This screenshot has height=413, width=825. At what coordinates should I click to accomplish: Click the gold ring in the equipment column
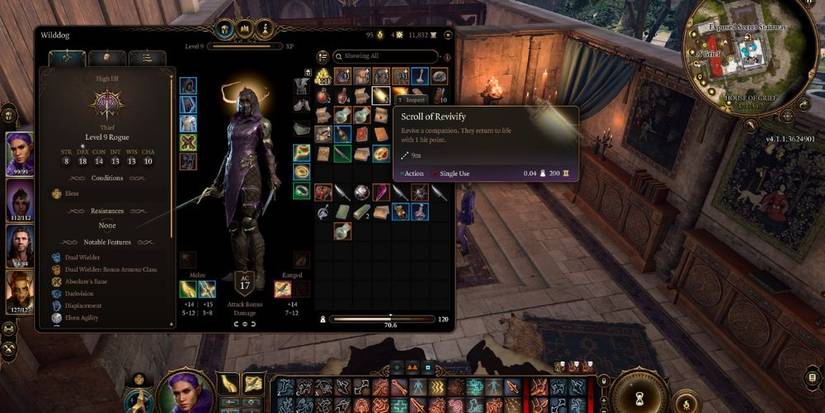click(x=302, y=172)
